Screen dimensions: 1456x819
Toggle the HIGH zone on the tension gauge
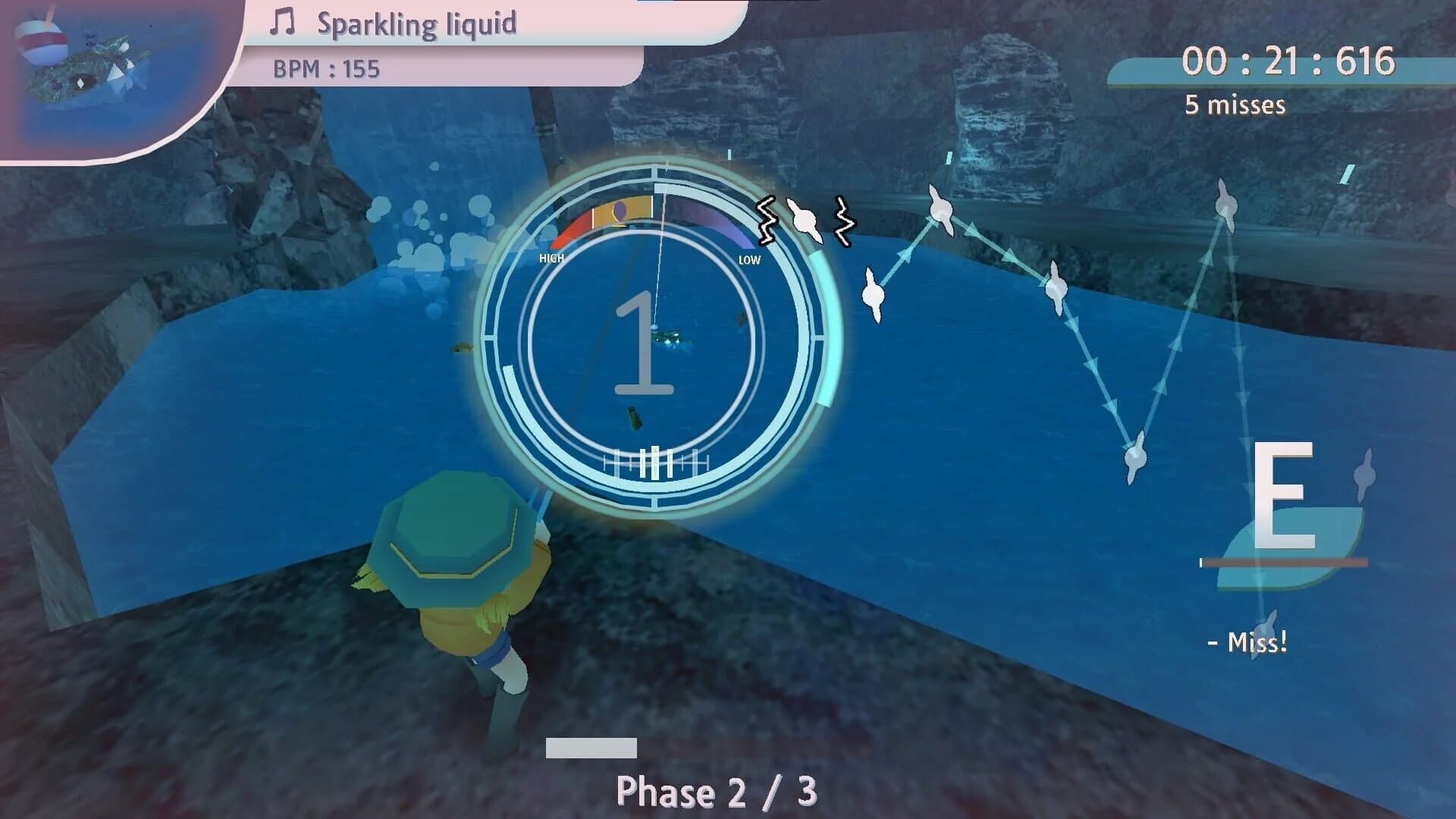tap(551, 259)
